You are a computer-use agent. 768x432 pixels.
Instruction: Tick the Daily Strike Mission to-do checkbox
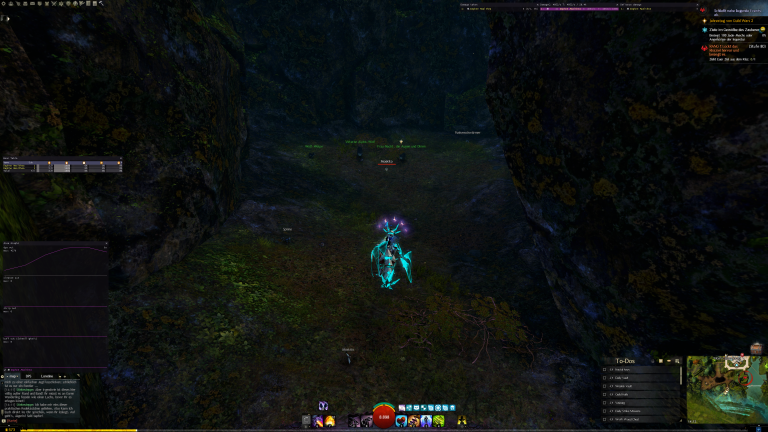coord(605,410)
